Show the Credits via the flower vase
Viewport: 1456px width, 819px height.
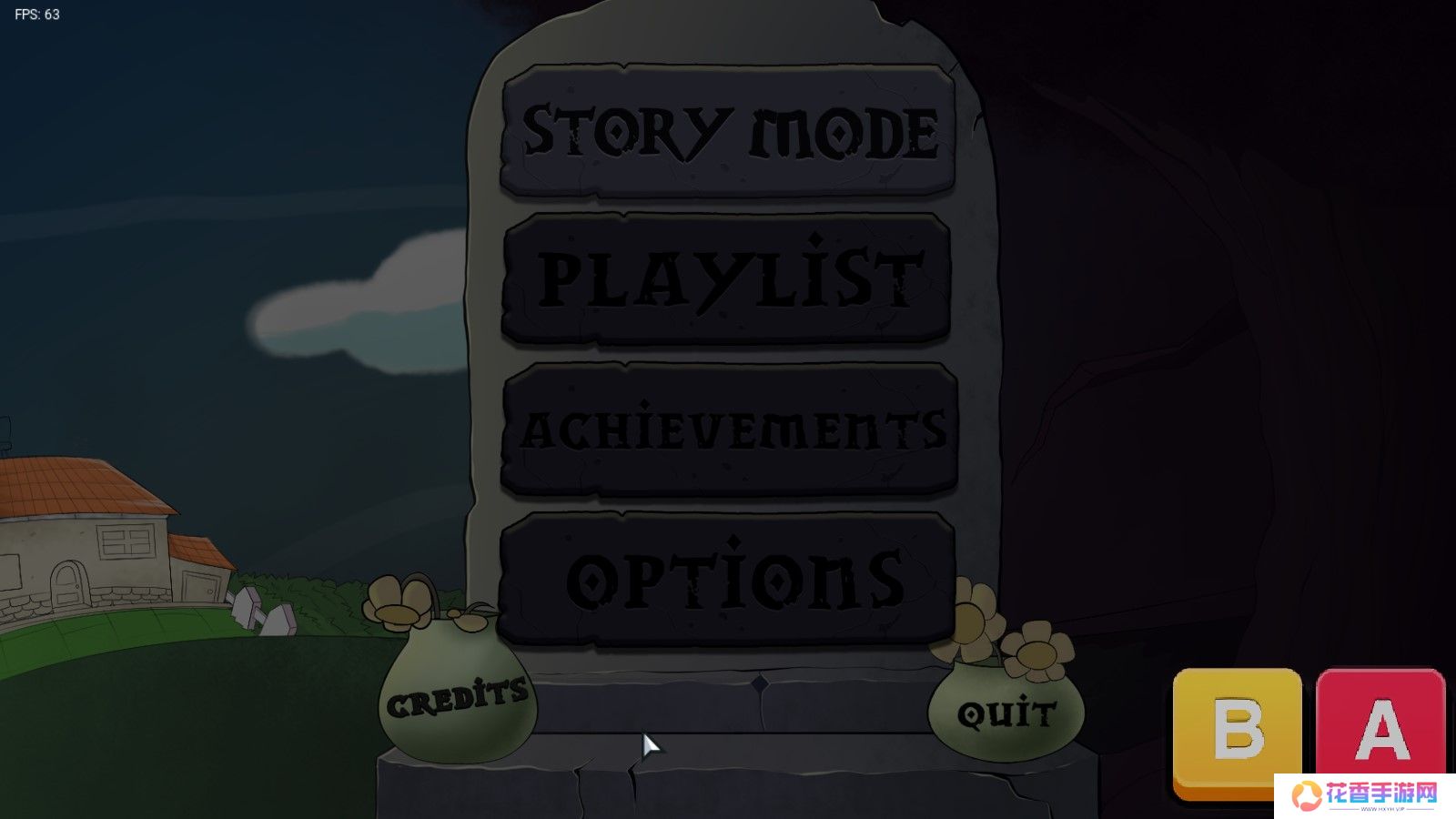click(x=457, y=698)
